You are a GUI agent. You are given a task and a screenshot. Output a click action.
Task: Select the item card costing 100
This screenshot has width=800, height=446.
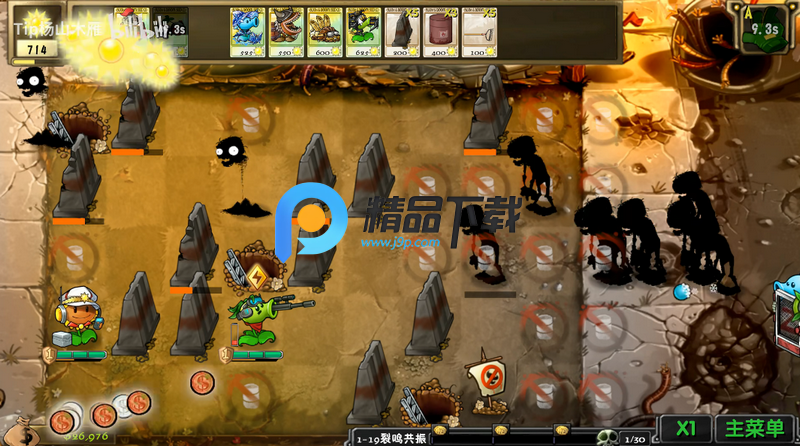(x=478, y=32)
